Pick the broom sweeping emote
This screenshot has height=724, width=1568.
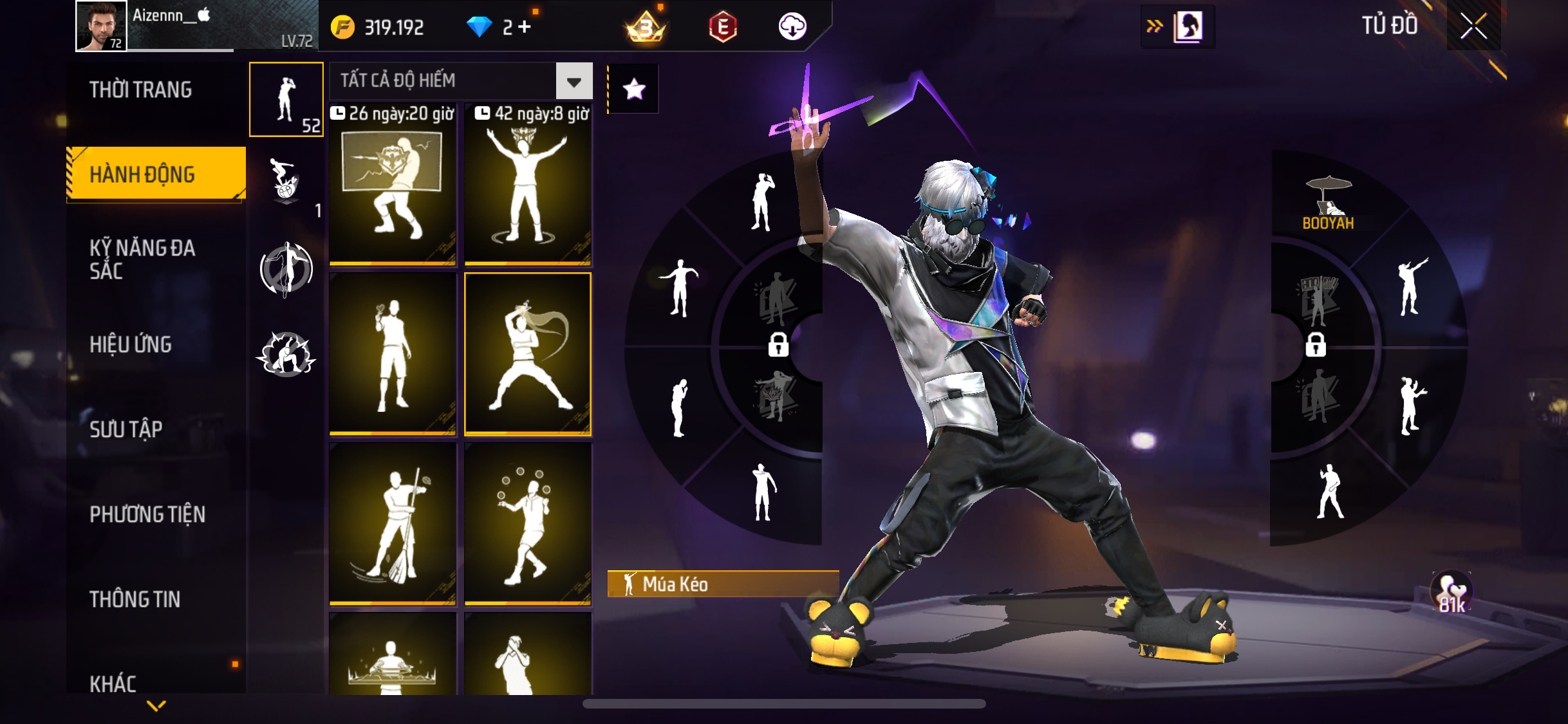(x=393, y=524)
